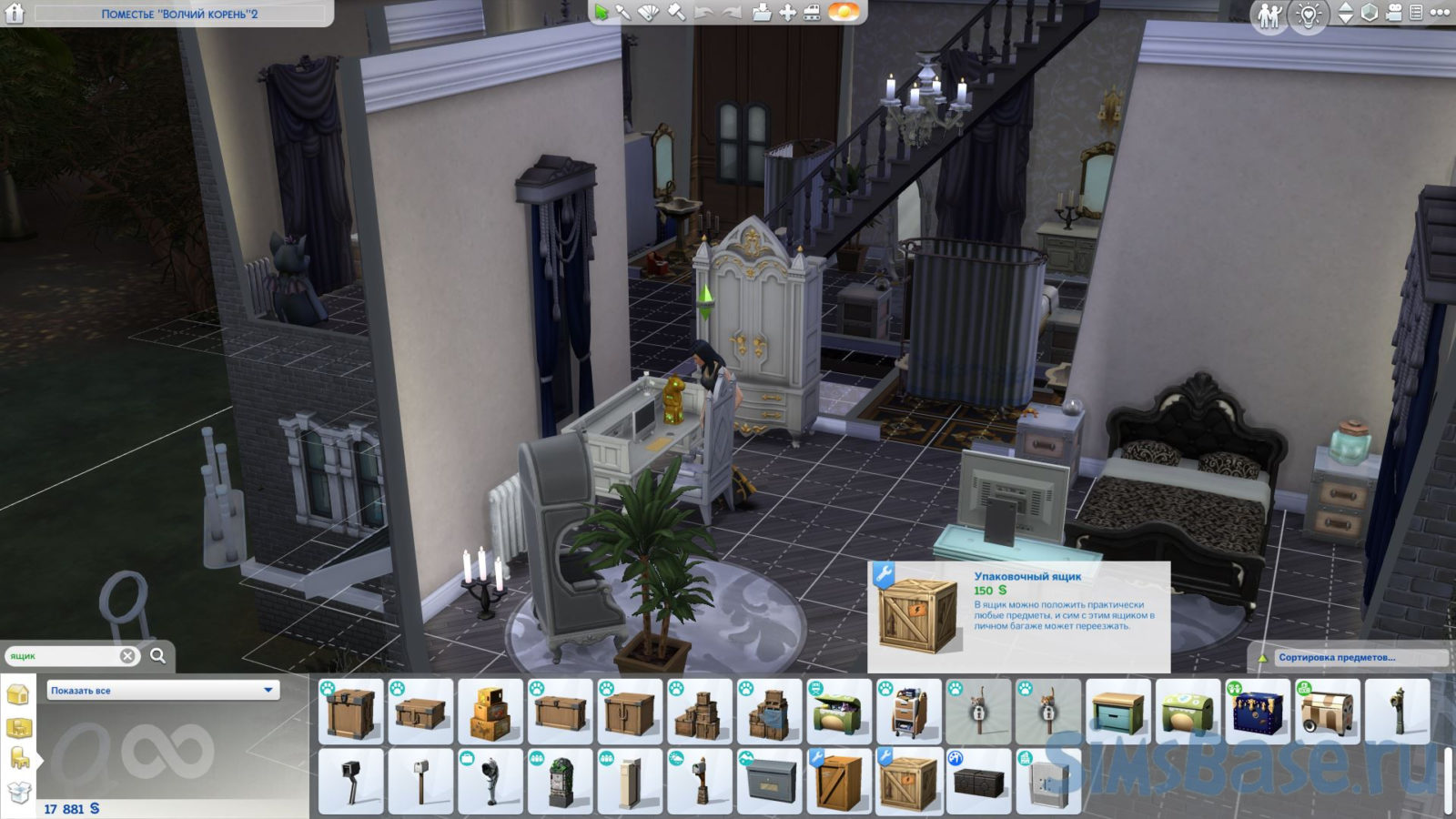Select the move lot arrows tool
Viewport: 1456px width, 819px height.
(787, 13)
